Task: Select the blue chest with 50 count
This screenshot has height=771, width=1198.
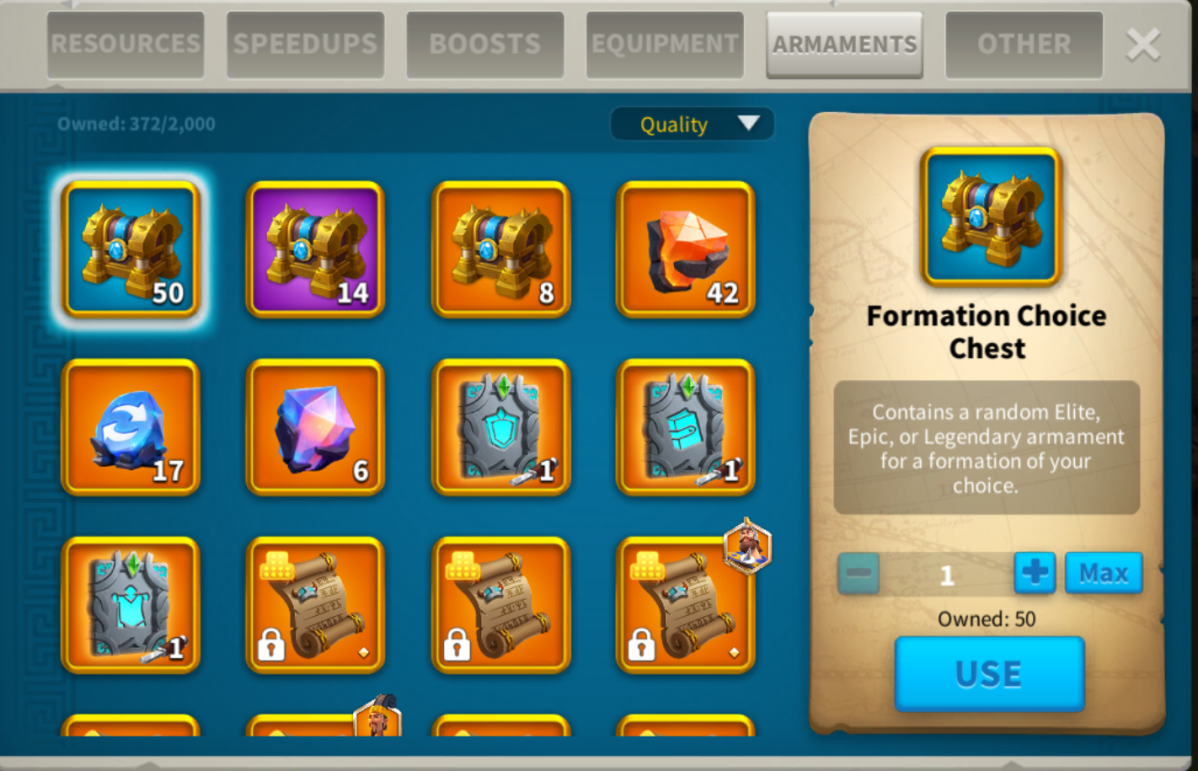Action: point(131,249)
